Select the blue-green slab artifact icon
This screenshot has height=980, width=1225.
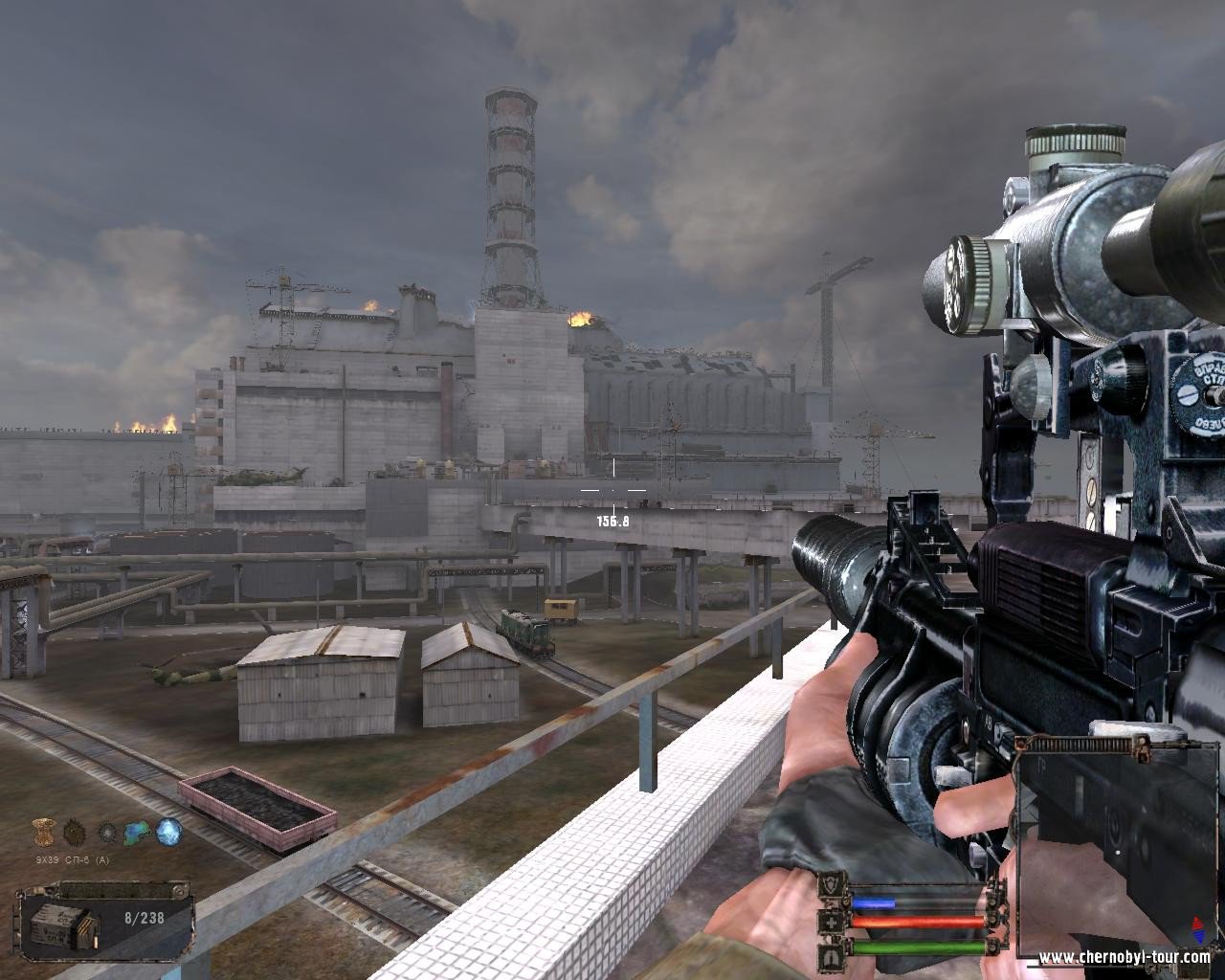click(x=138, y=831)
